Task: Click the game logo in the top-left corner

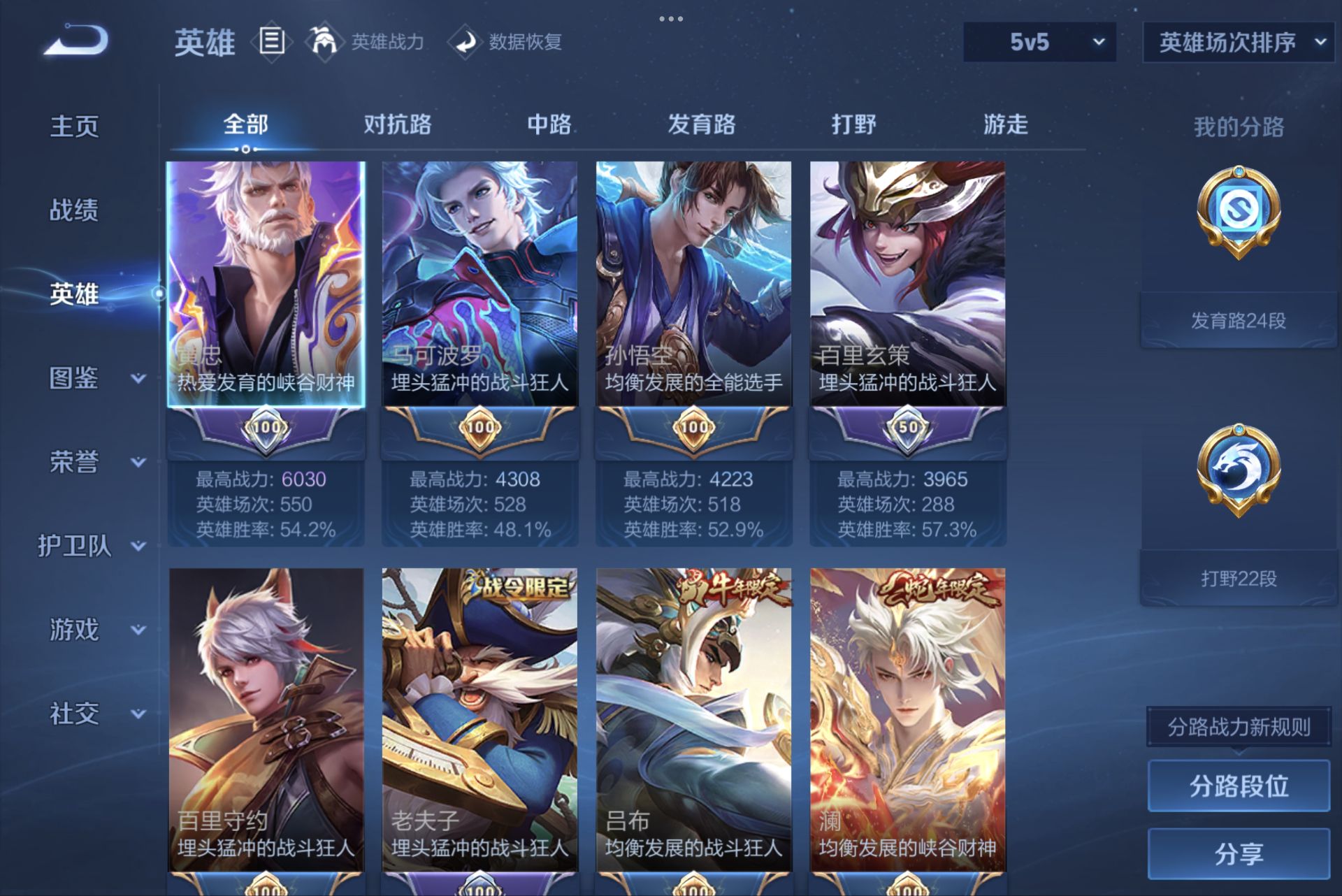Action: point(77,42)
